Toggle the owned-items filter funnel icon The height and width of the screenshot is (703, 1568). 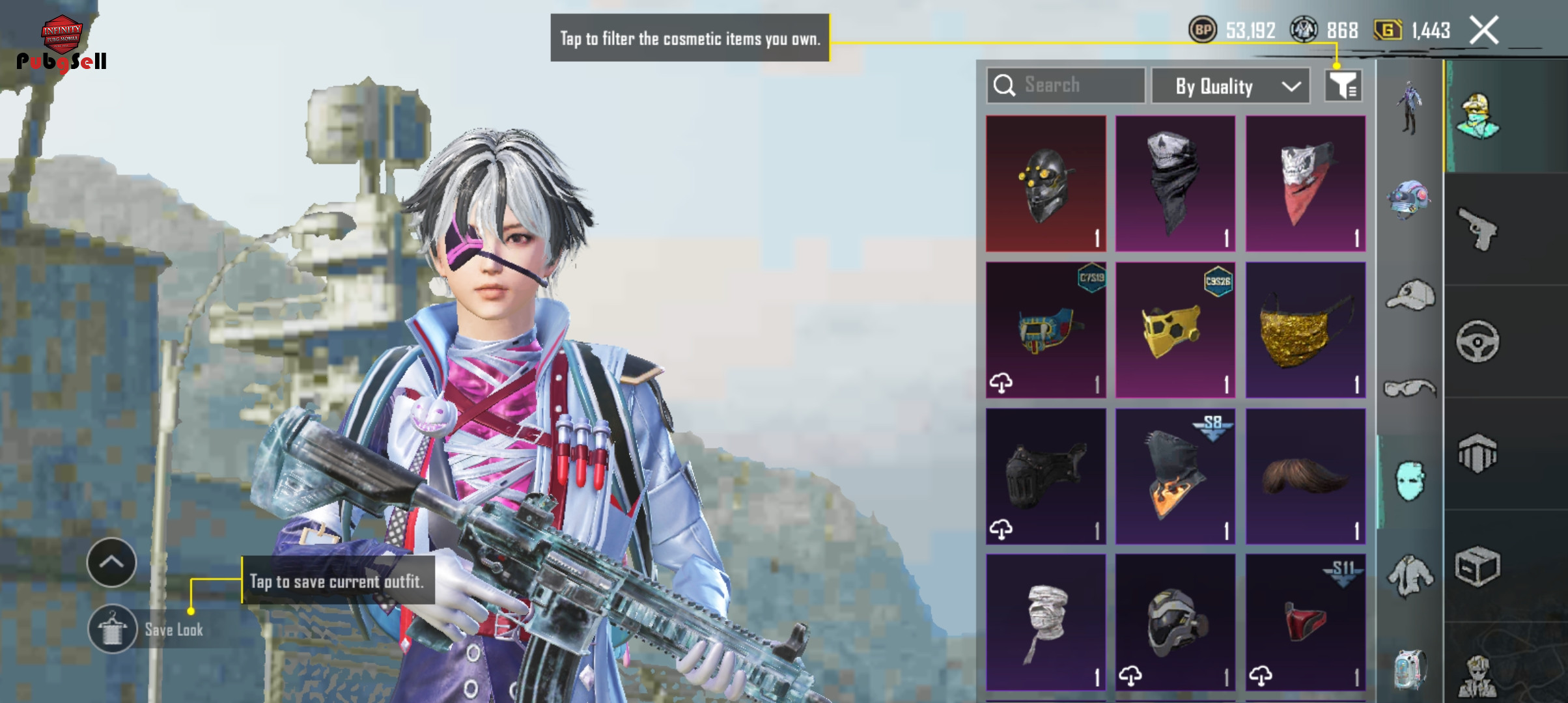1343,86
